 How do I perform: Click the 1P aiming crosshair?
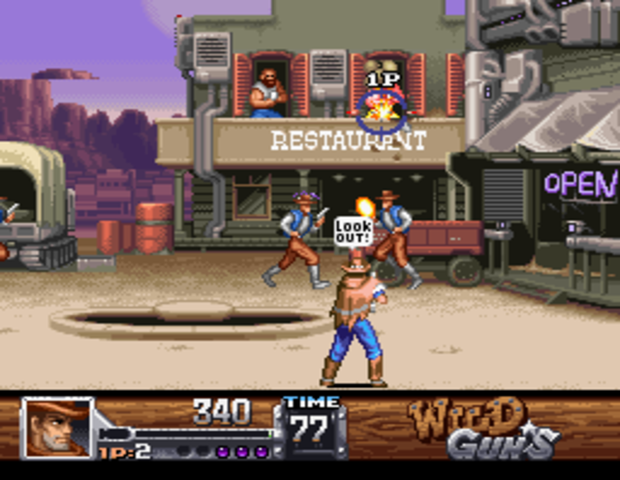(380, 111)
